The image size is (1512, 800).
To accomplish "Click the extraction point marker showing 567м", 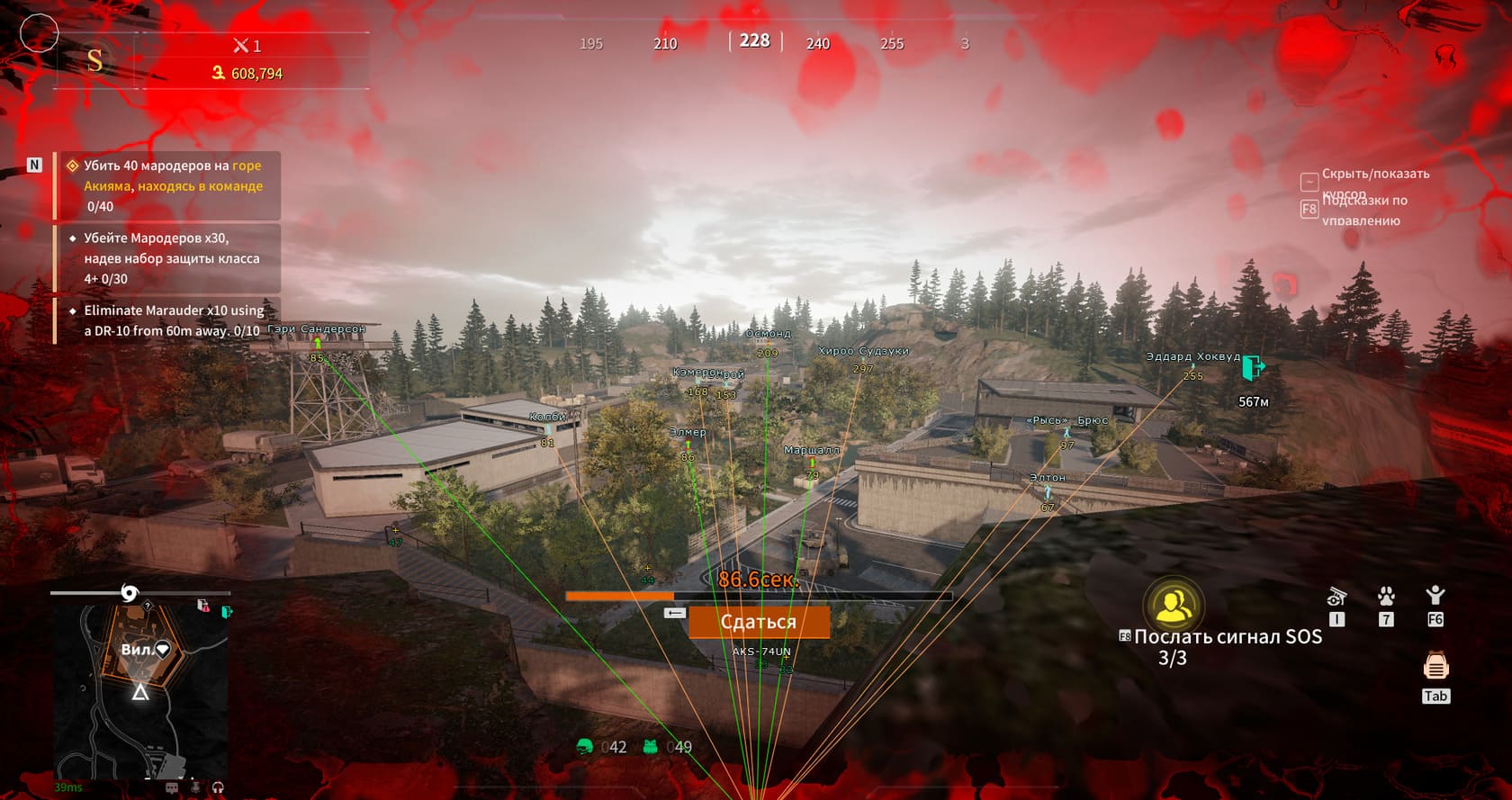I will coord(1253,368).
